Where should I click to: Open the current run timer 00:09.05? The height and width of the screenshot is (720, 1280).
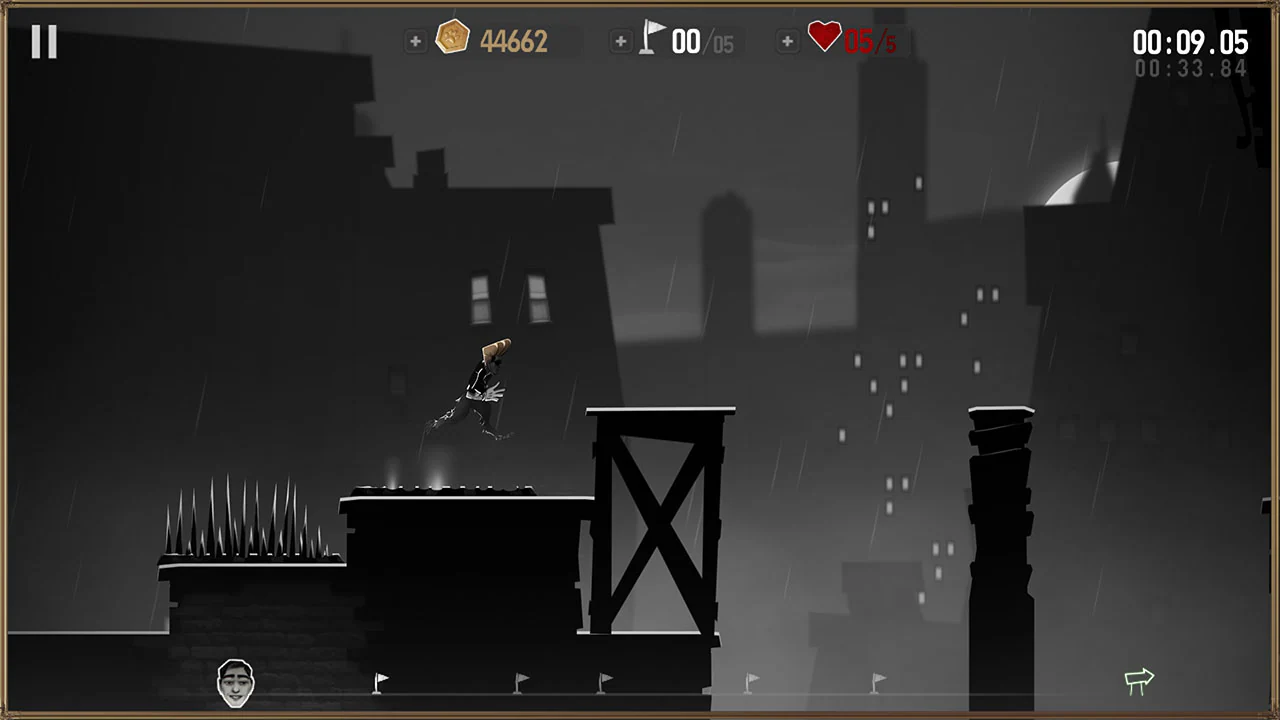pos(1190,42)
